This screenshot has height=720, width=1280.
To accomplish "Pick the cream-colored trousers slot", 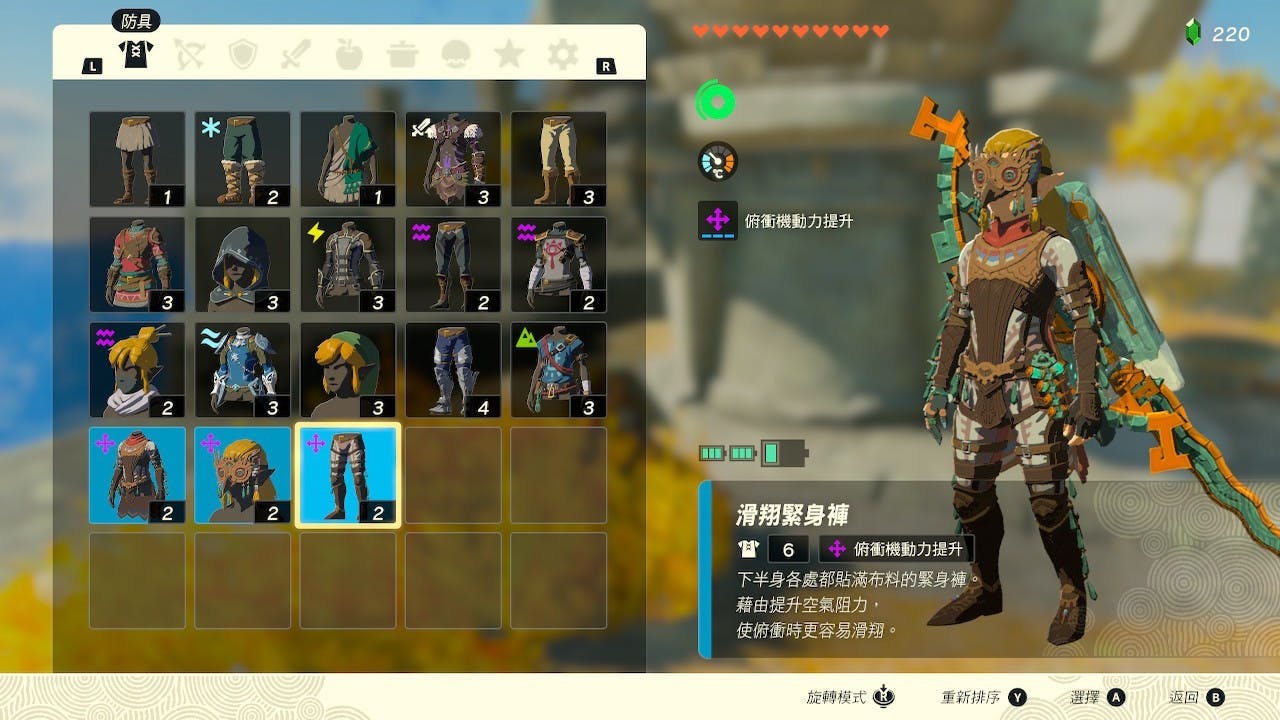I will (559, 159).
